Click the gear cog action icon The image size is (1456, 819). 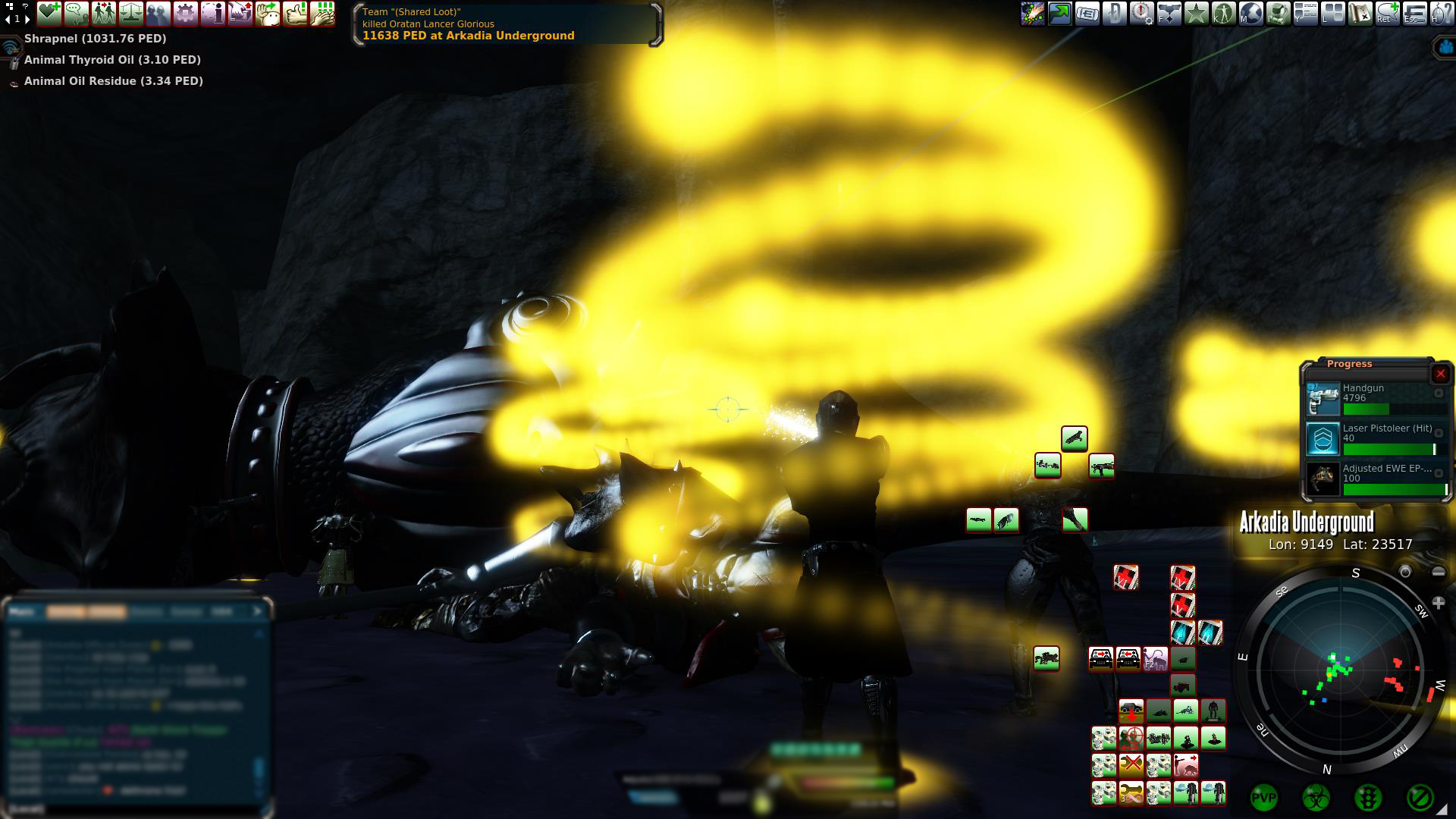(186, 13)
